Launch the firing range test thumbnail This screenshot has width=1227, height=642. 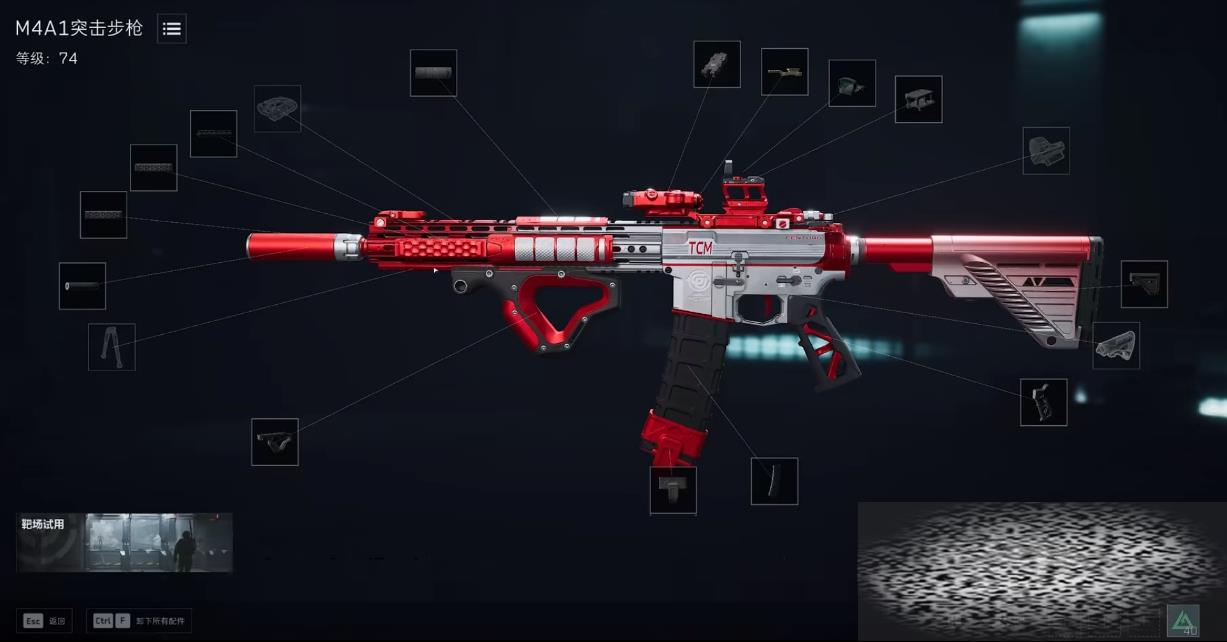(125, 543)
